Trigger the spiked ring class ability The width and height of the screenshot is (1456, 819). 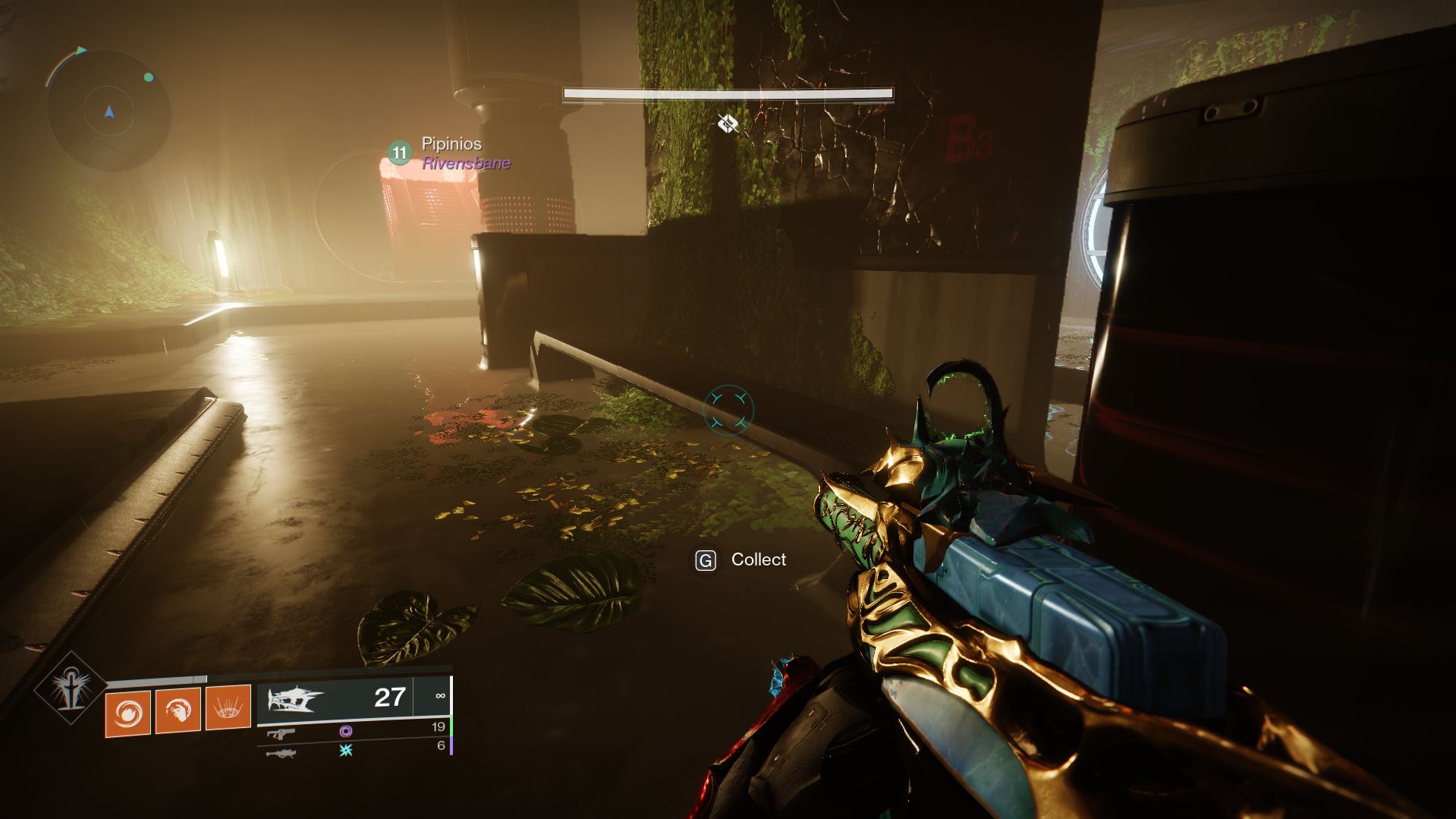(x=228, y=710)
